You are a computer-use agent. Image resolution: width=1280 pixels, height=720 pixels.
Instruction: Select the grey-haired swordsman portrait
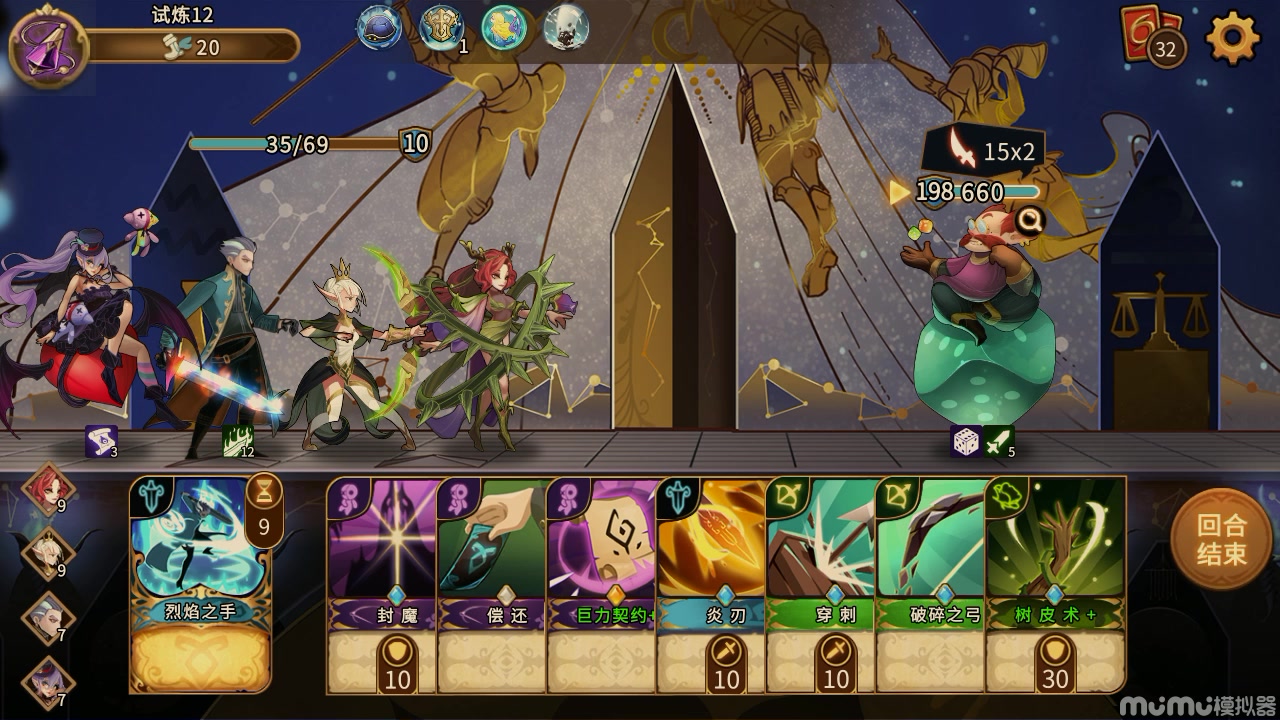click(x=47, y=616)
